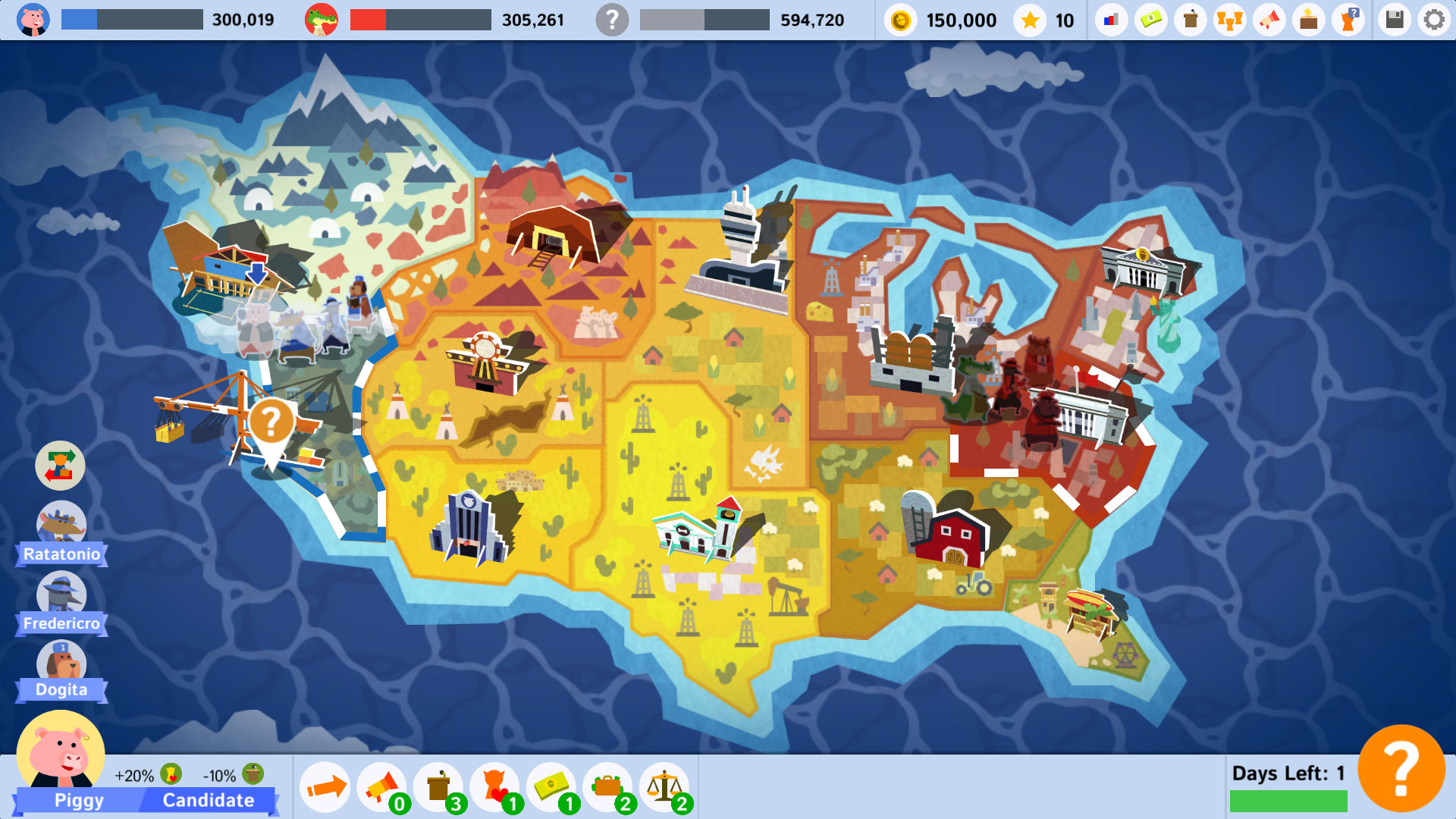
Task: Click the megaphone icon in the top toolbar
Action: 1269,20
